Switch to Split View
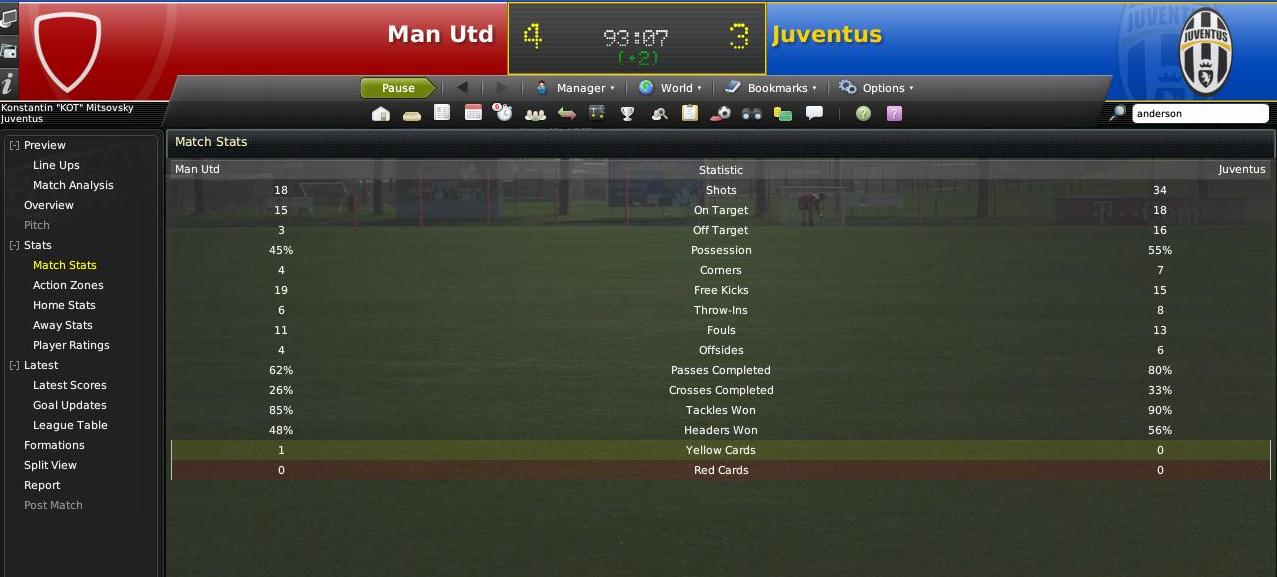 pyautogui.click(x=50, y=465)
